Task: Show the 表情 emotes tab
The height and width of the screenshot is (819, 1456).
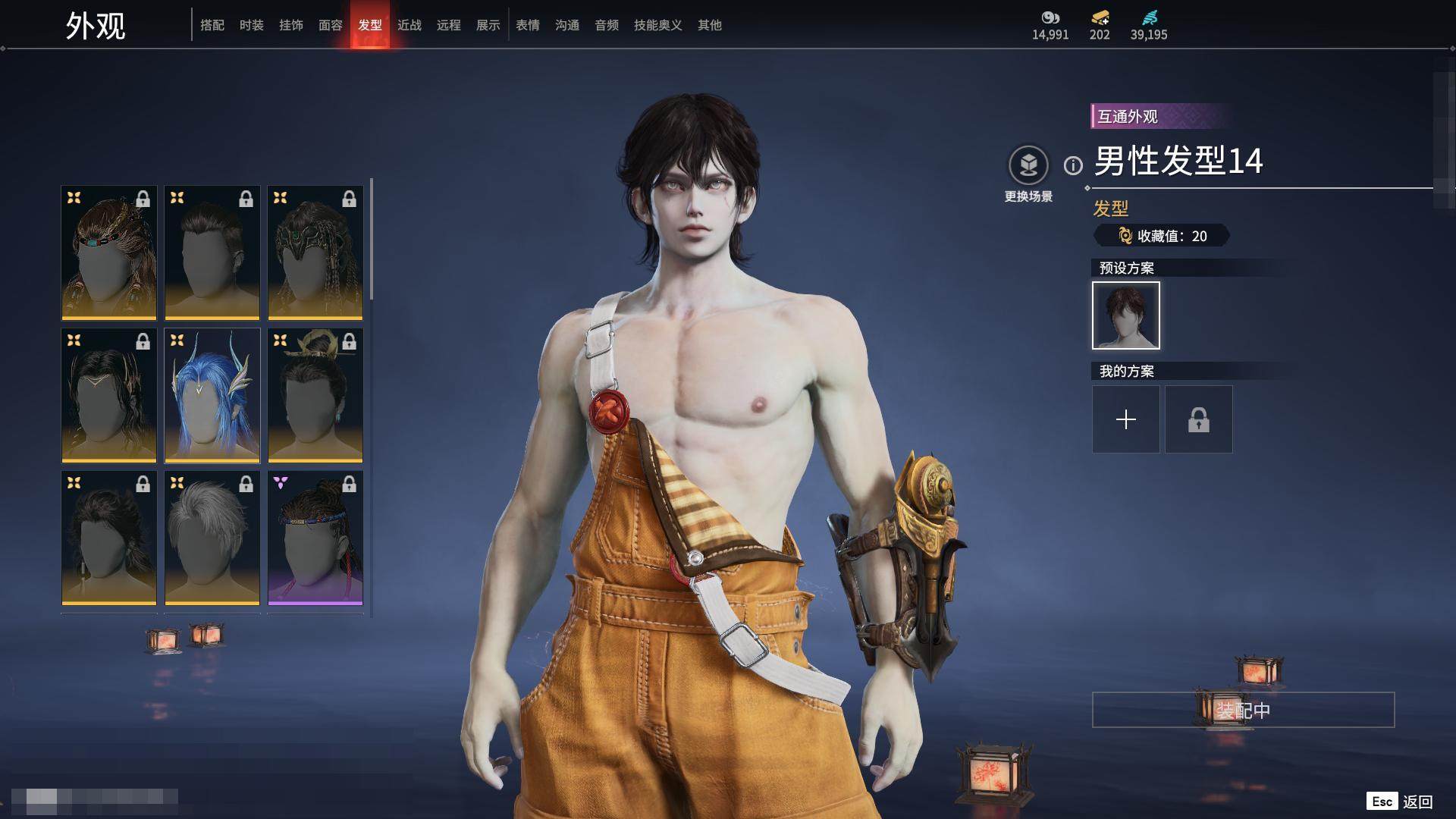Action: [528, 25]
